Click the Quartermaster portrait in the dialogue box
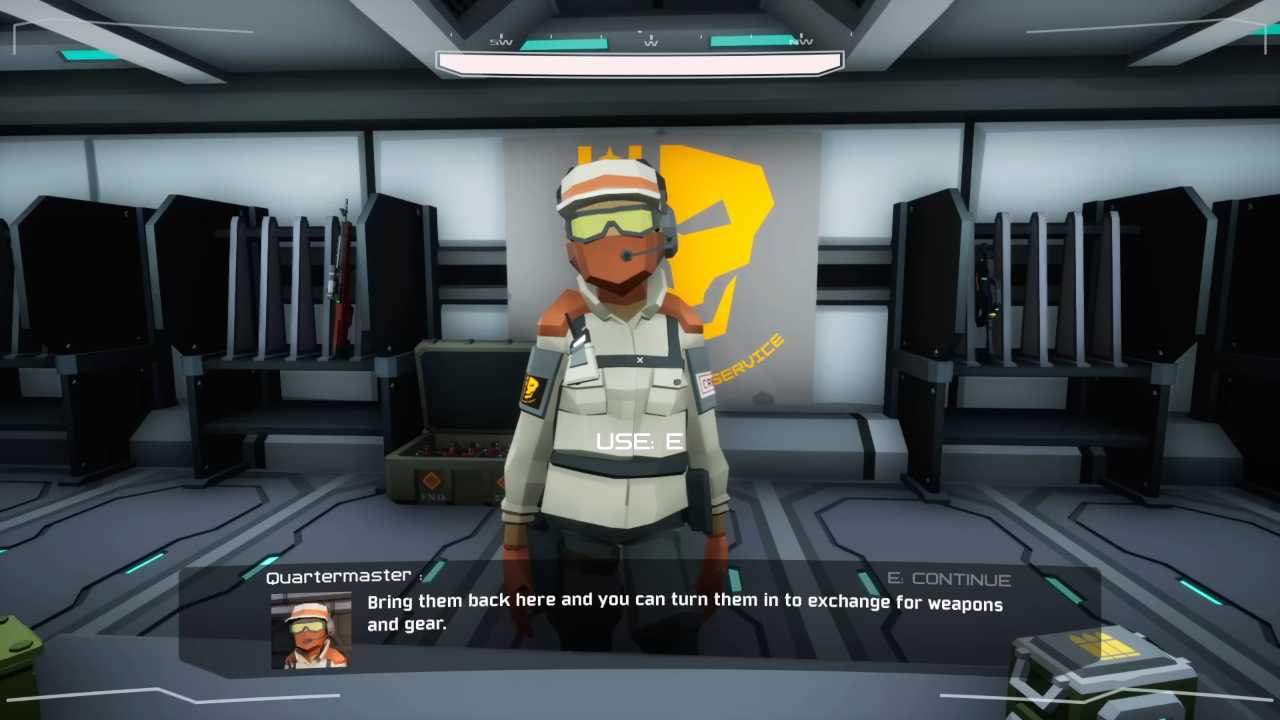 pyautogui.click(x=311, y=630)
